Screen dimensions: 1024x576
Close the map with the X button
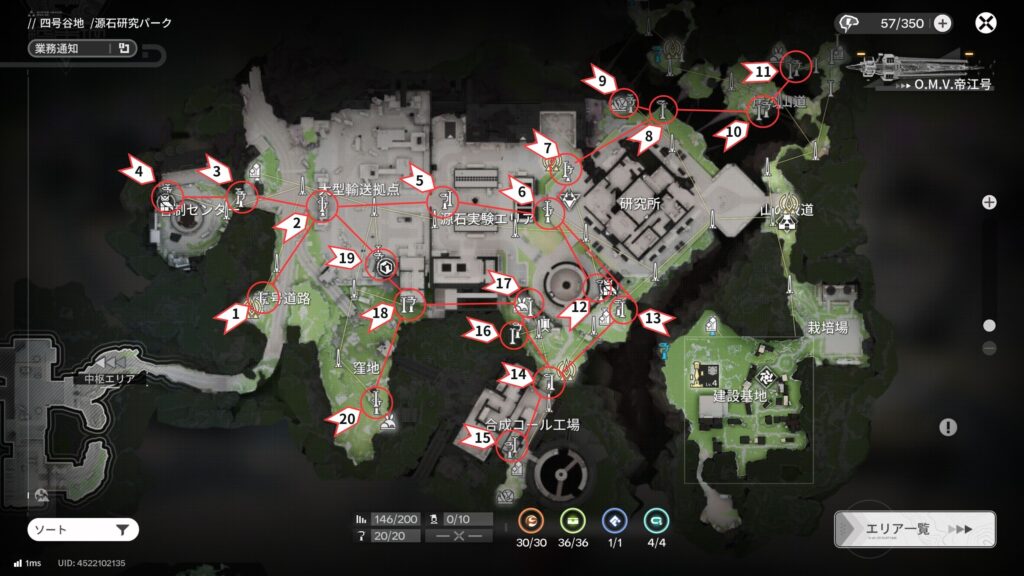click(x=986, y=23)
